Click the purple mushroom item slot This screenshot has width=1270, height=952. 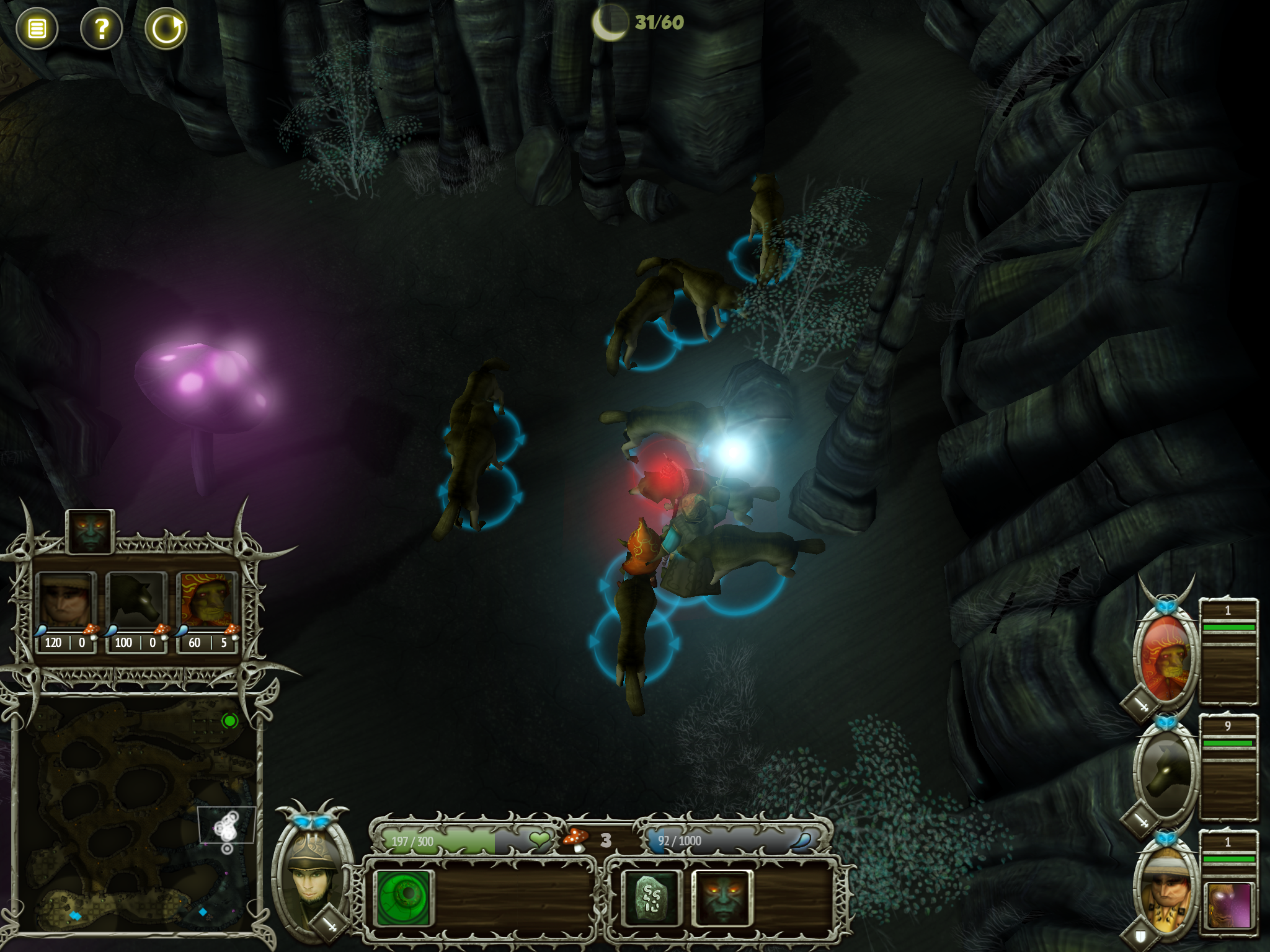click(x=1229, y=905)
